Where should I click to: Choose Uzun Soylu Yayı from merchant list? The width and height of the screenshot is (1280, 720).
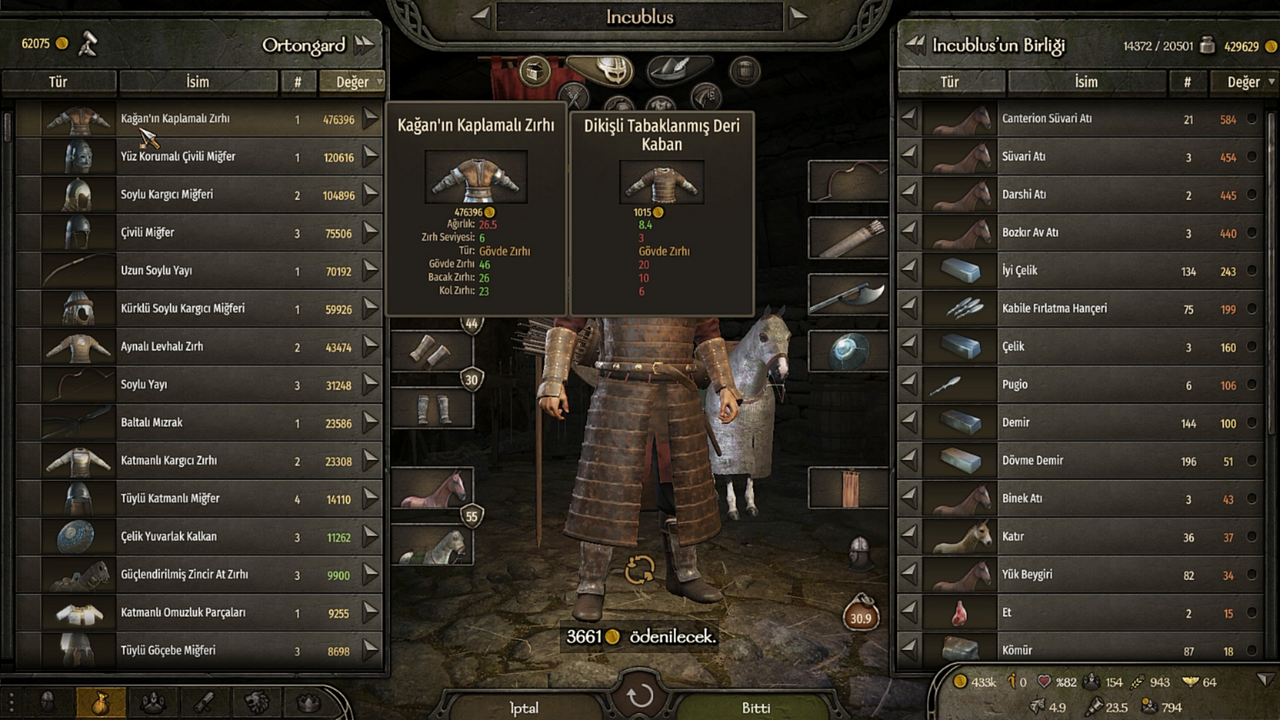click(x=200, y=271)
